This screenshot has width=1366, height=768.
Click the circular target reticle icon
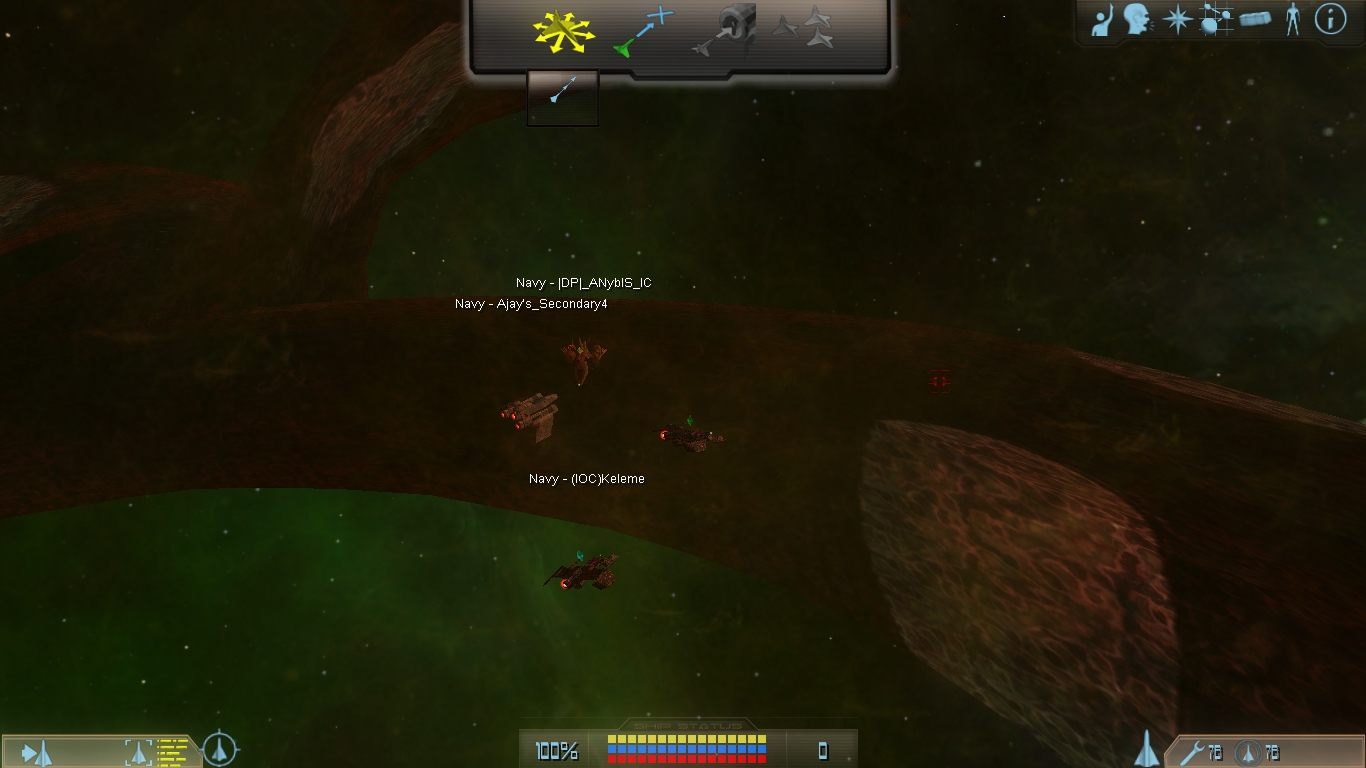pos(220,748)
